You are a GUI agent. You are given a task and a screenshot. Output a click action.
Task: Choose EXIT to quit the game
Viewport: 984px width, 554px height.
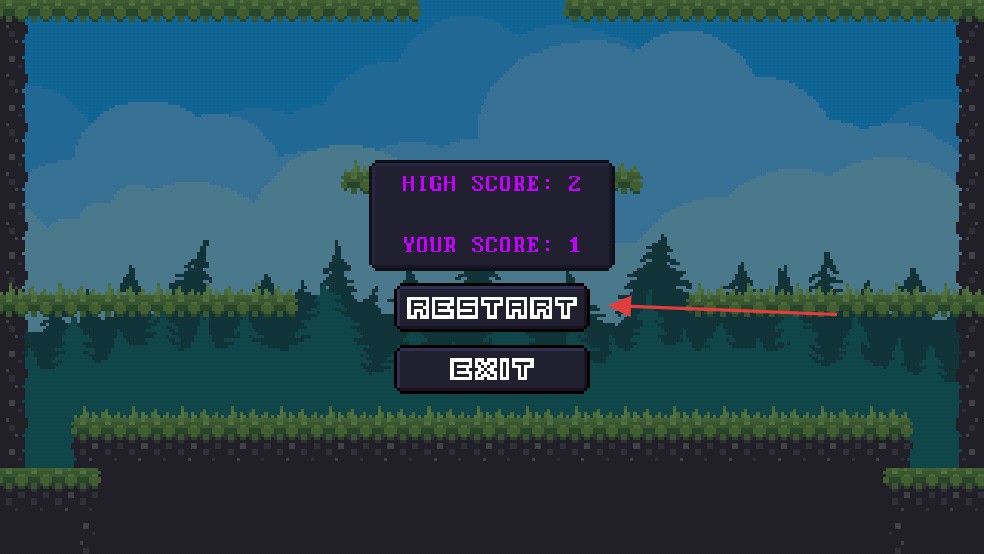tap(492, 370)
